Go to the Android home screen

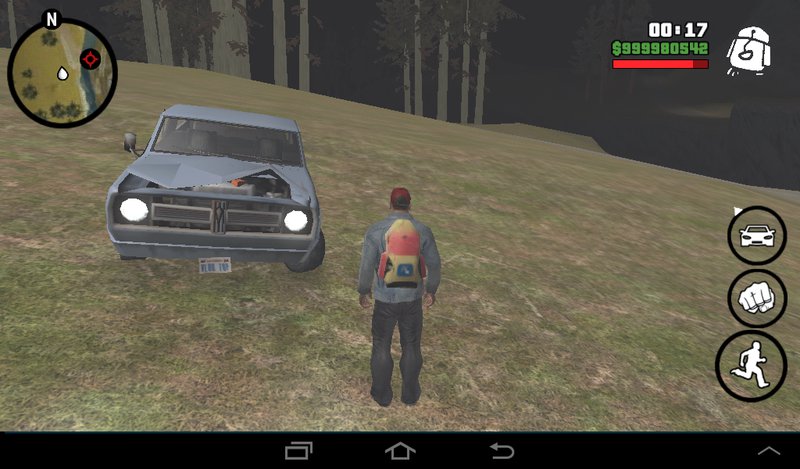coord(400,451)
